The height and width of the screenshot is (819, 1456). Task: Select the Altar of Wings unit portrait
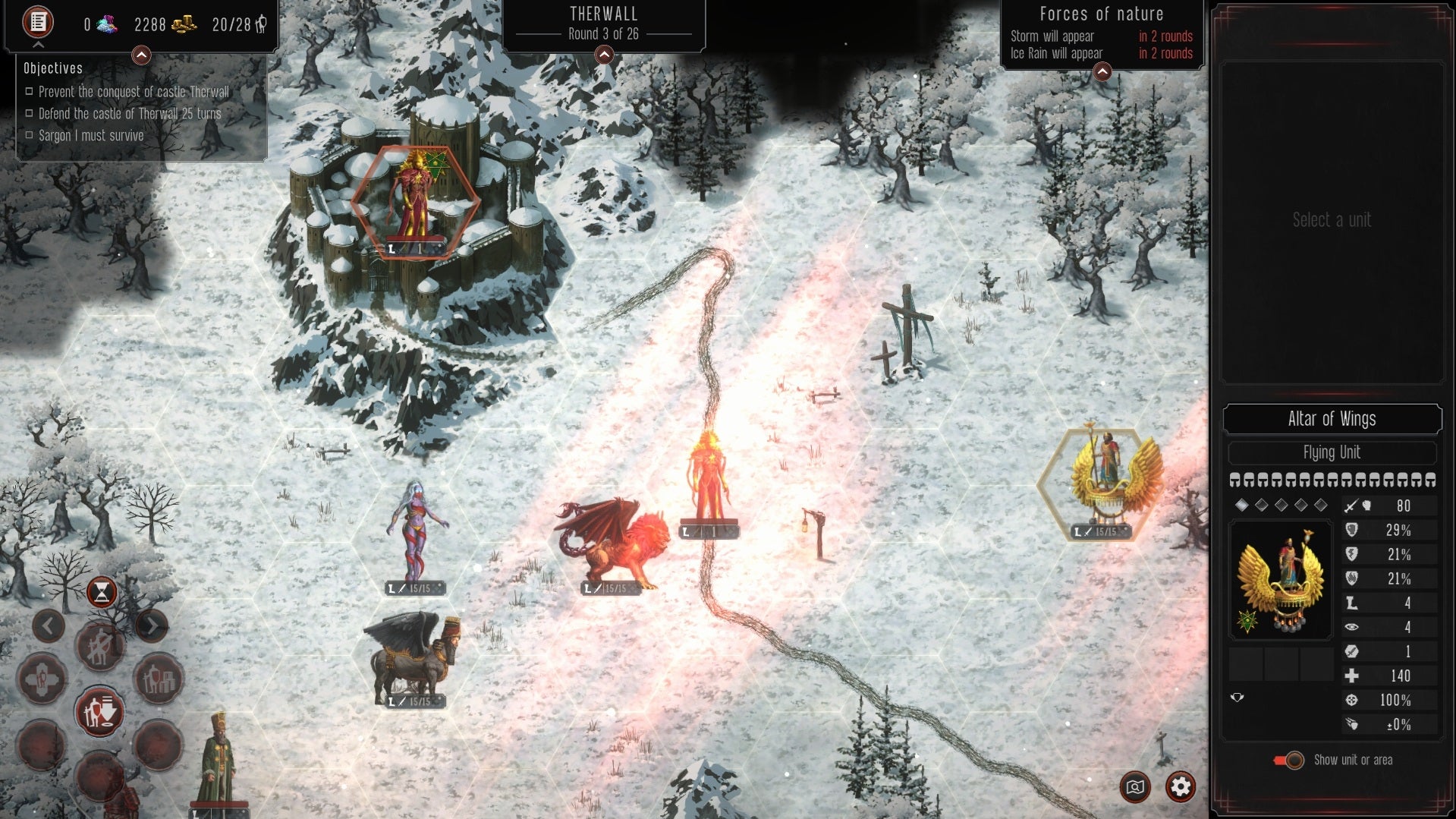[x=1281, y=579]
